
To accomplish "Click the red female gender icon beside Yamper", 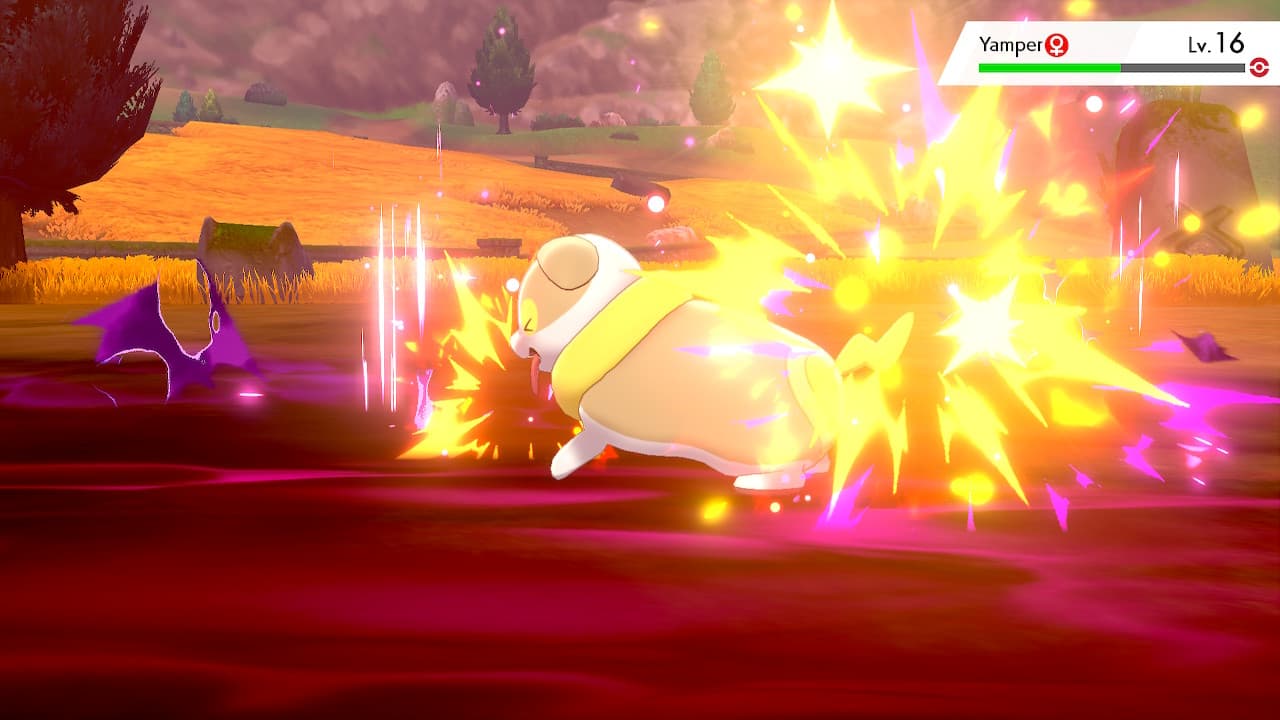I will [x=1058, y=45].
